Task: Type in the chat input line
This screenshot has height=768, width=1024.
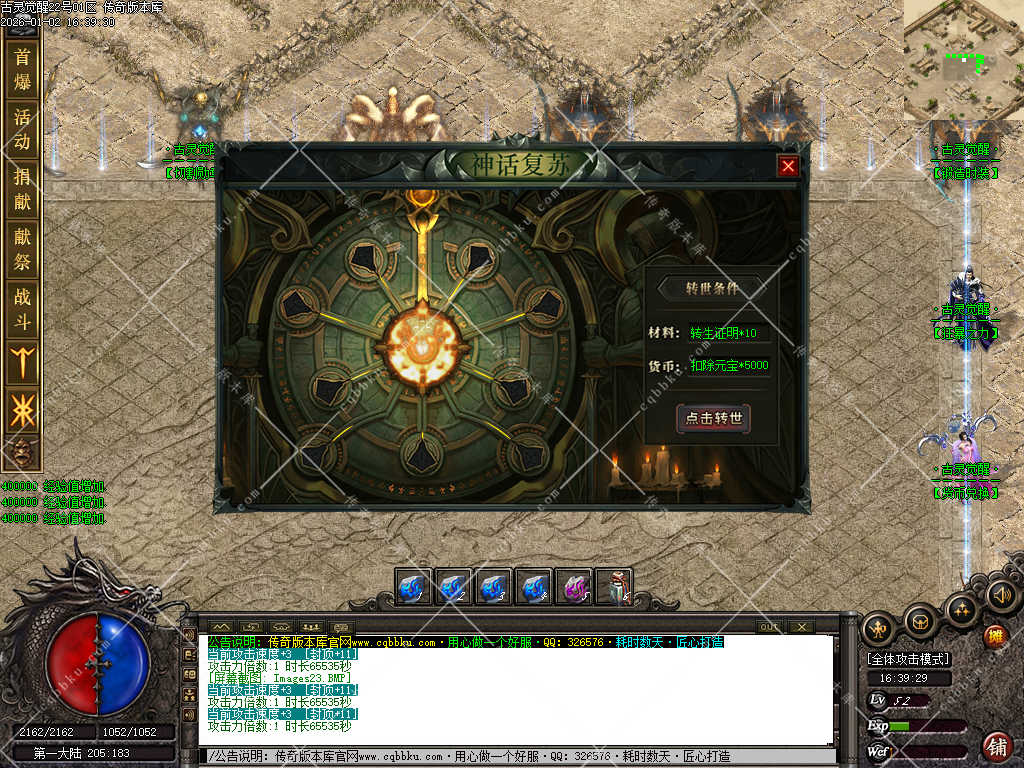Action: 520,757
